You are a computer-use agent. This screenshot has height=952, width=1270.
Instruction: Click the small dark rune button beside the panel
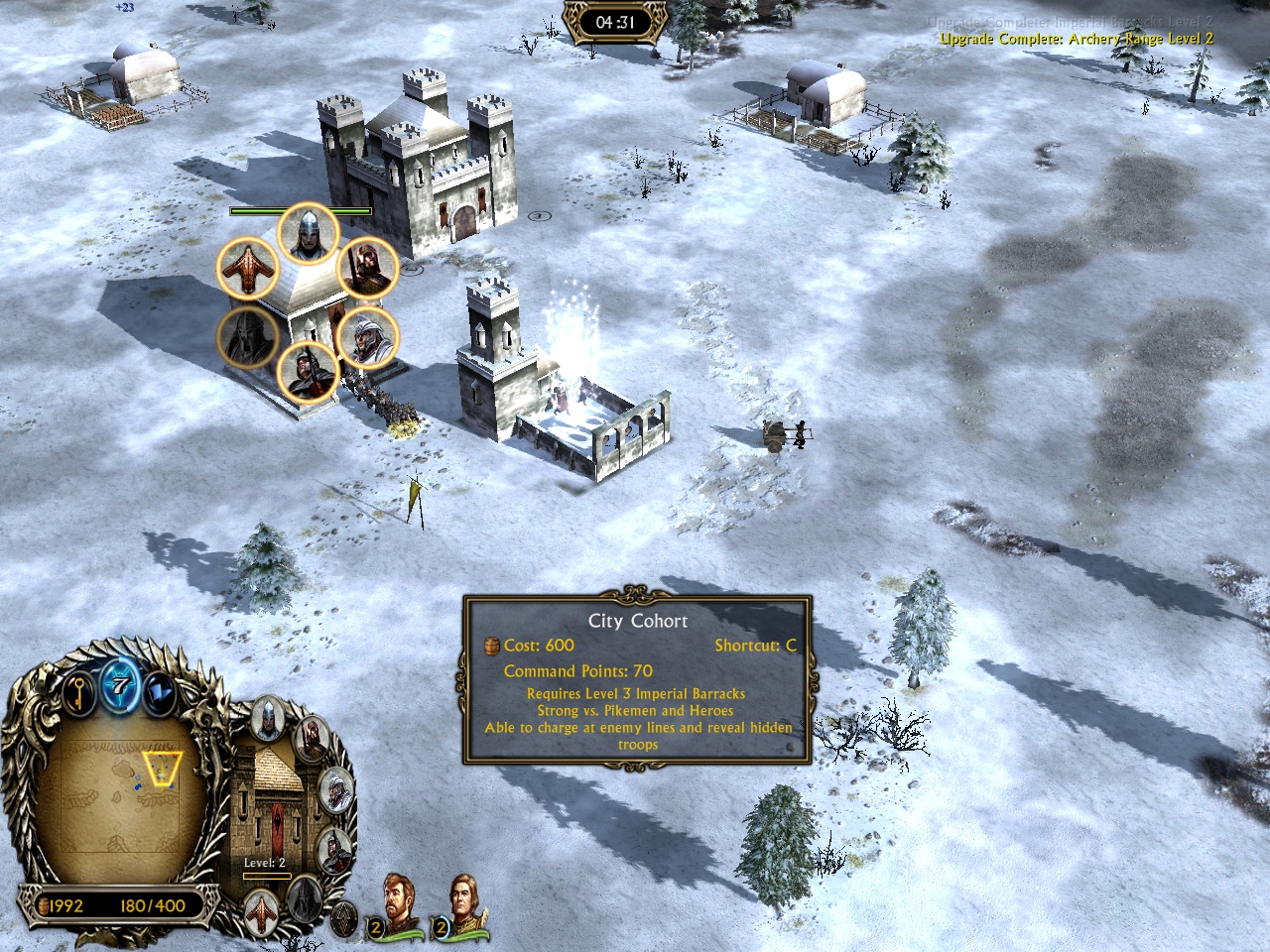pyautogui.click(x=343, y=920)
